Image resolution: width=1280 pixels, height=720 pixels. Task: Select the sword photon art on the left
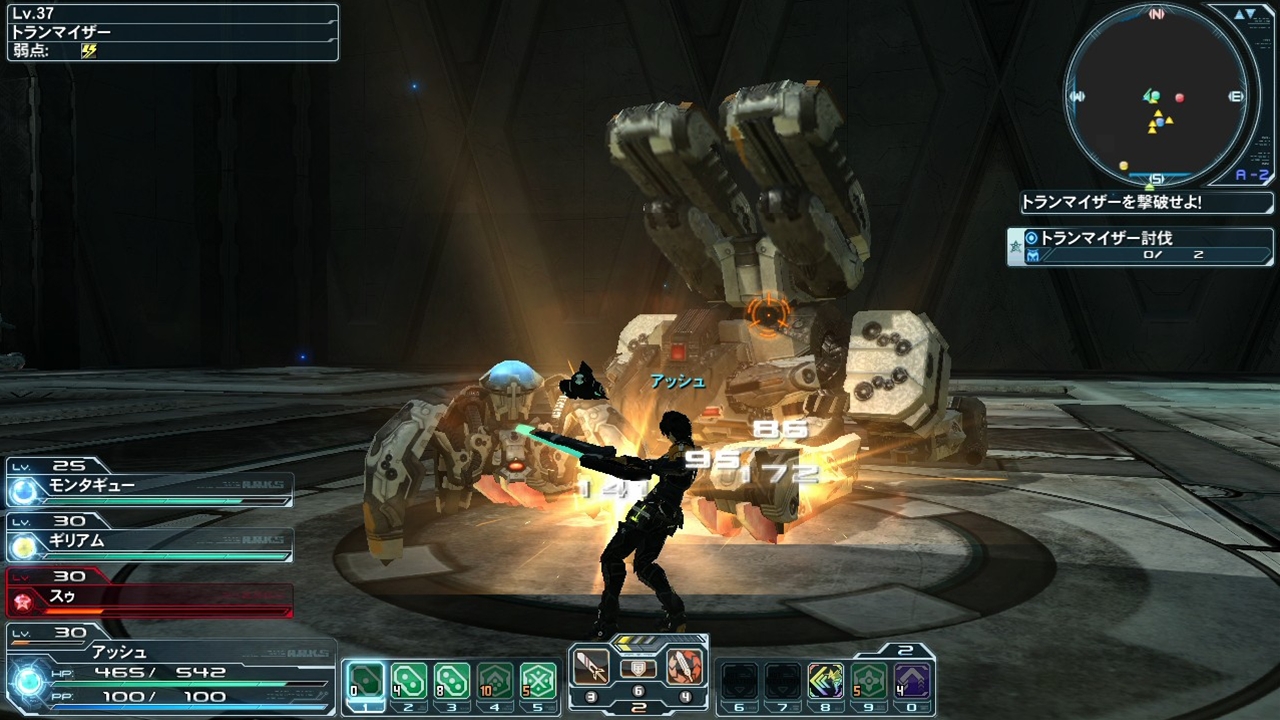[591, 667]
